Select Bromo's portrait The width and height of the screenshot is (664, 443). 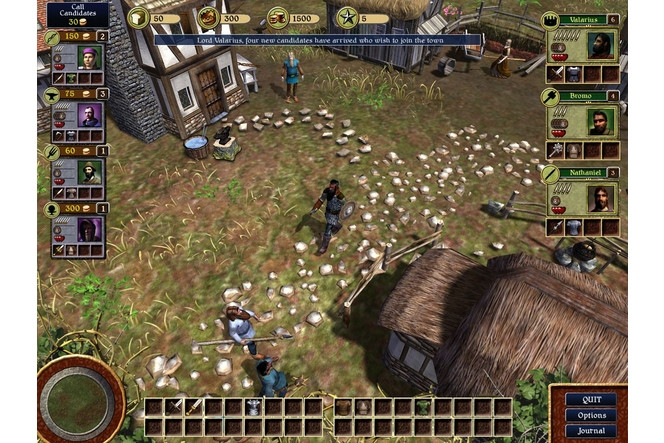pos(597,122)
